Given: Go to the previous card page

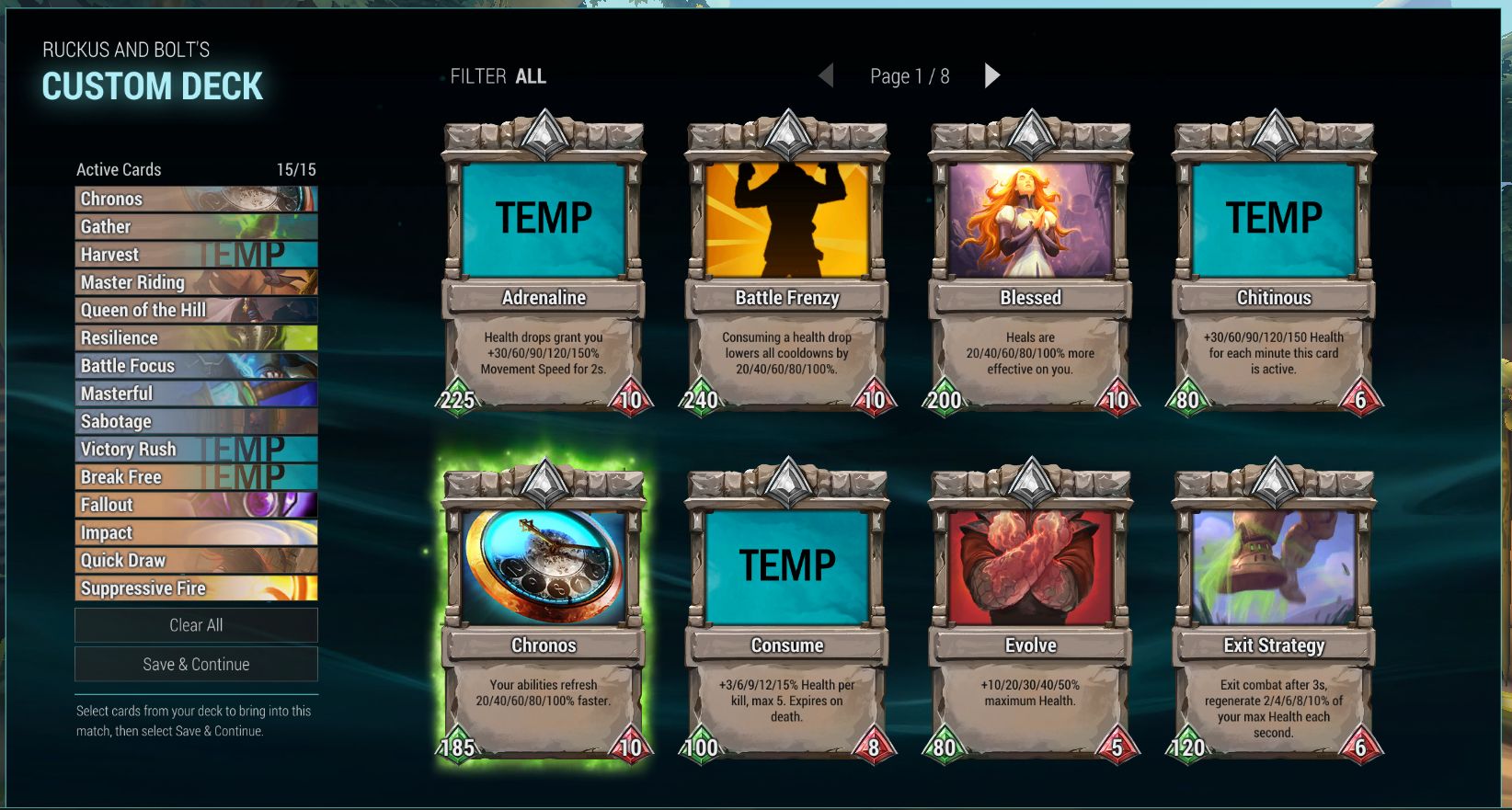Looking at the screenshot, I should pyautogui.click(x=826, y=75).
